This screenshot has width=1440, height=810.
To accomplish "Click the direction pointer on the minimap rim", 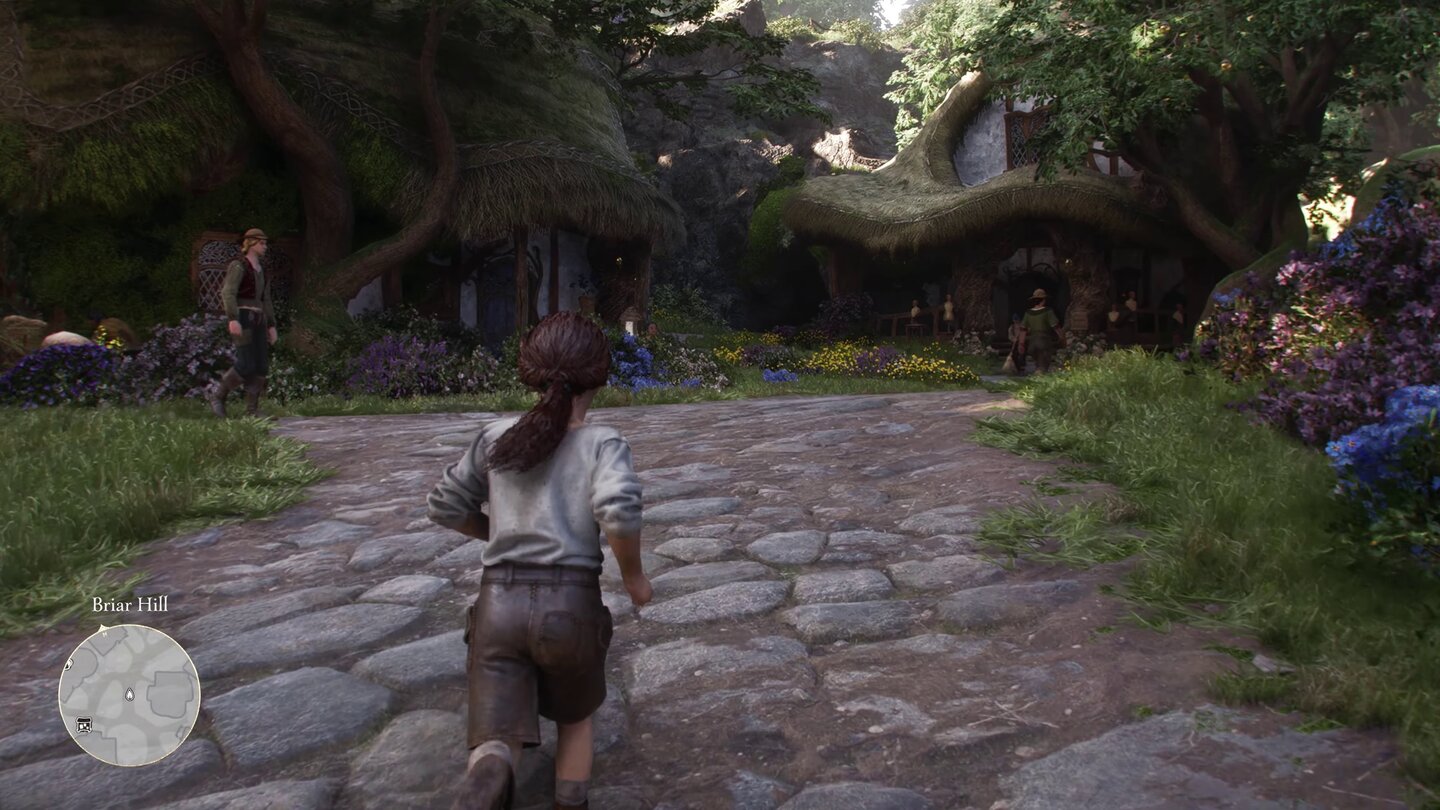I will pos(102,628).
